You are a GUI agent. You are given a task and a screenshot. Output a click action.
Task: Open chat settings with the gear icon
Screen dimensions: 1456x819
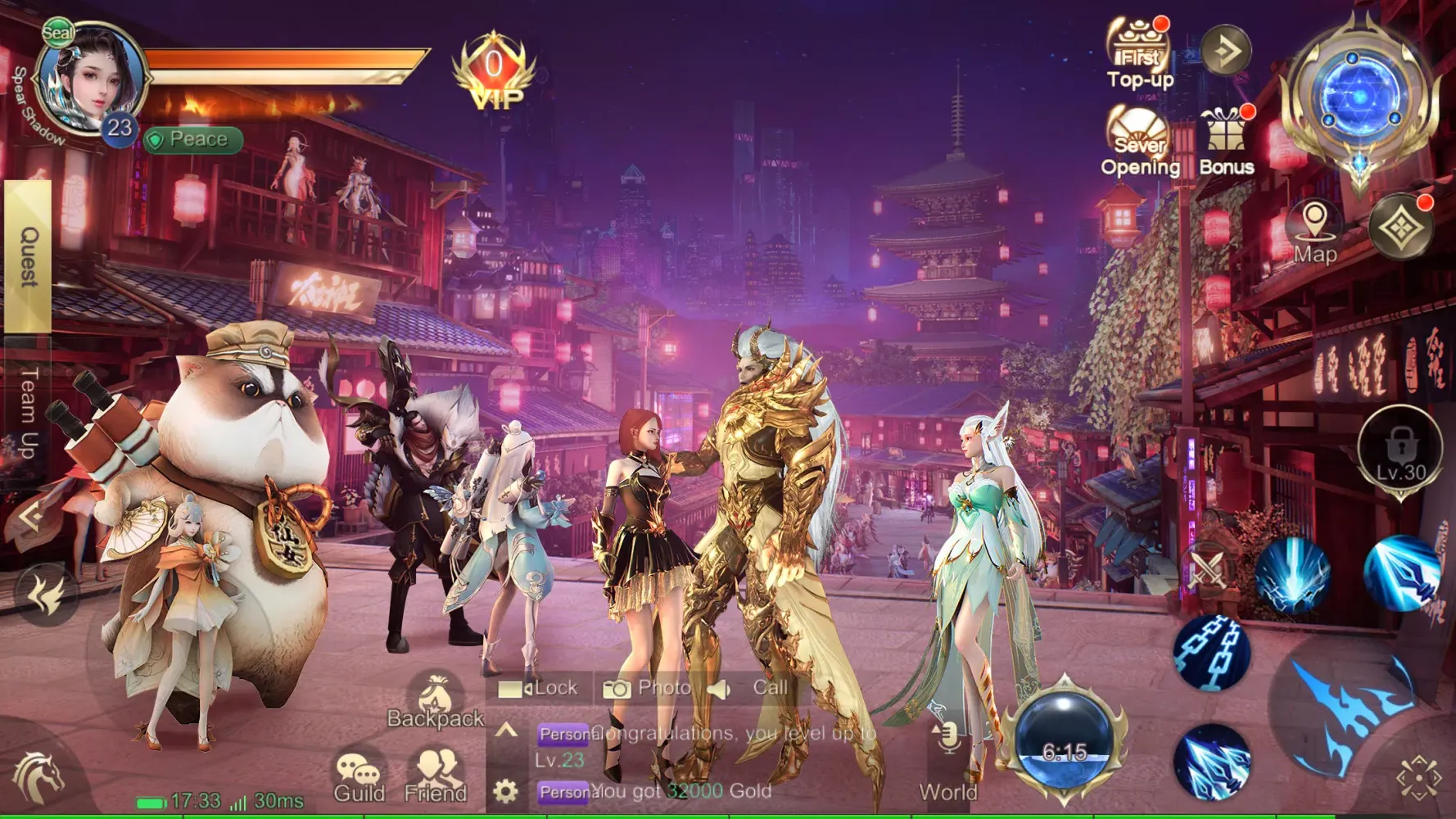[505, 791]
